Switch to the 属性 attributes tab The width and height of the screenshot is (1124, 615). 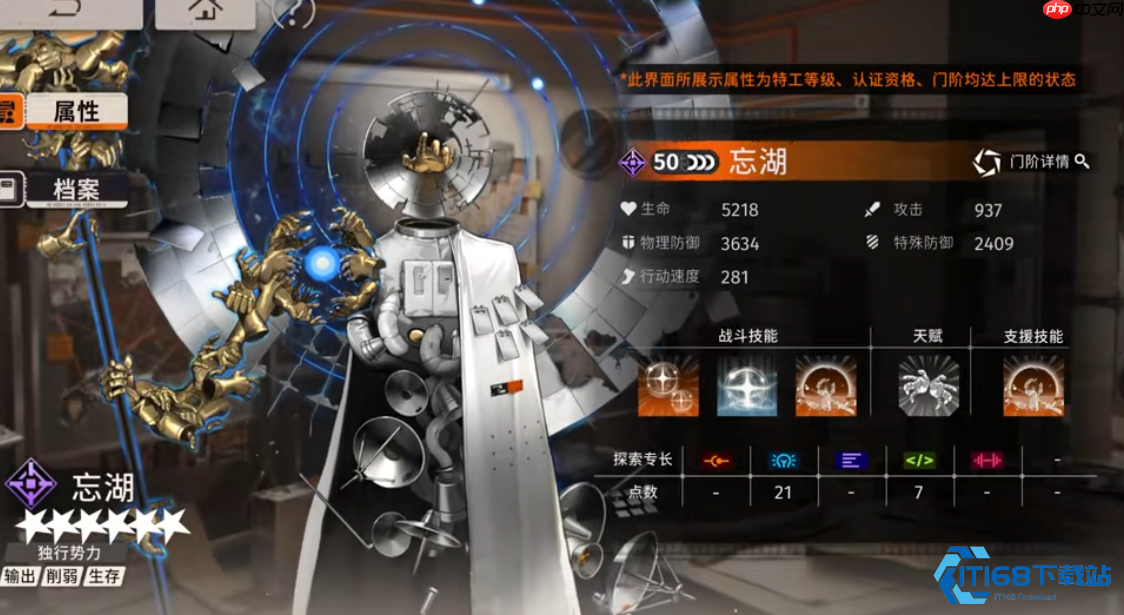(x=76, y=111)
